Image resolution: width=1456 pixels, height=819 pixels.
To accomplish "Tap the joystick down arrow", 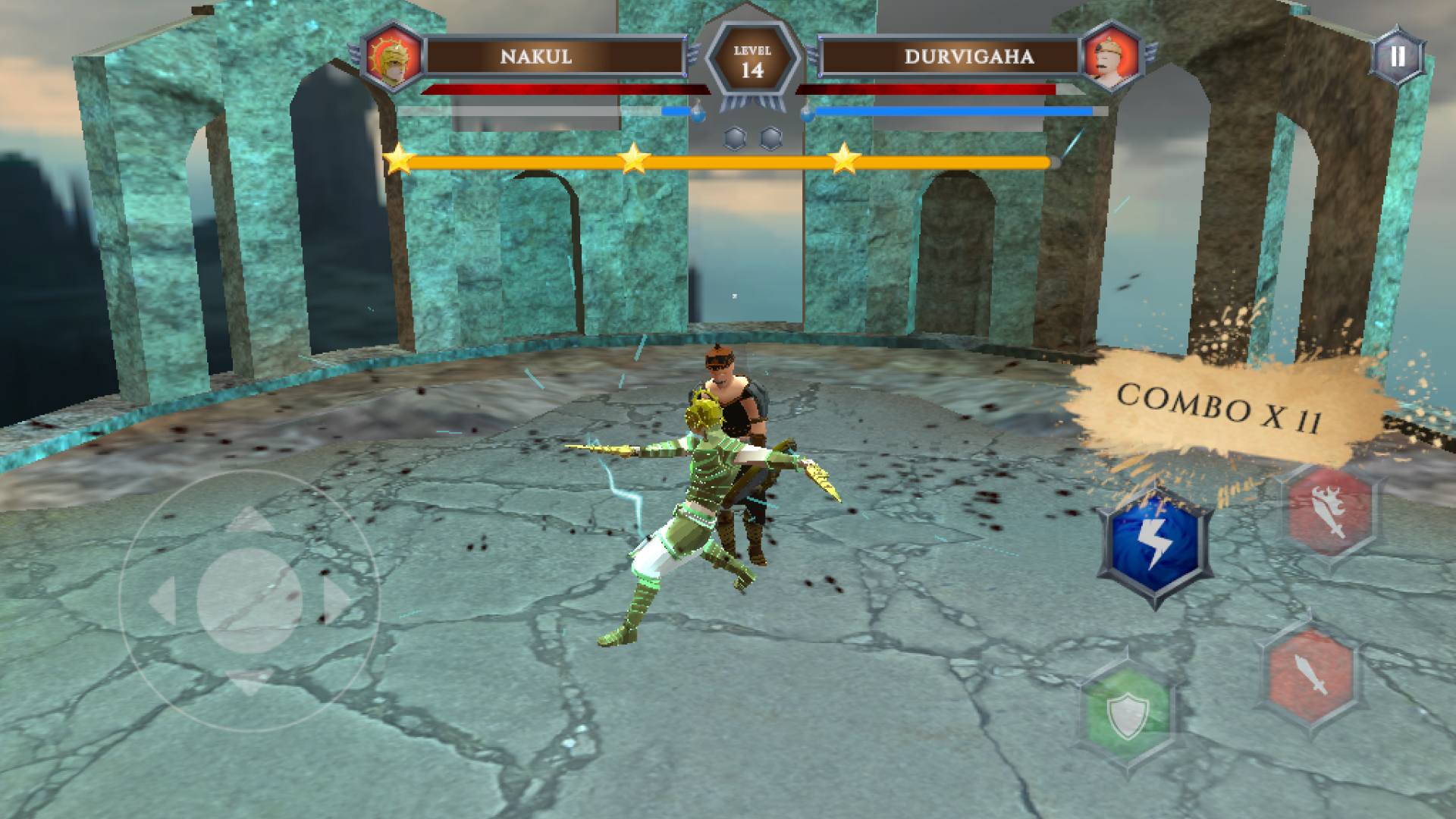I will pyautogui.click(x=249, y=682).
